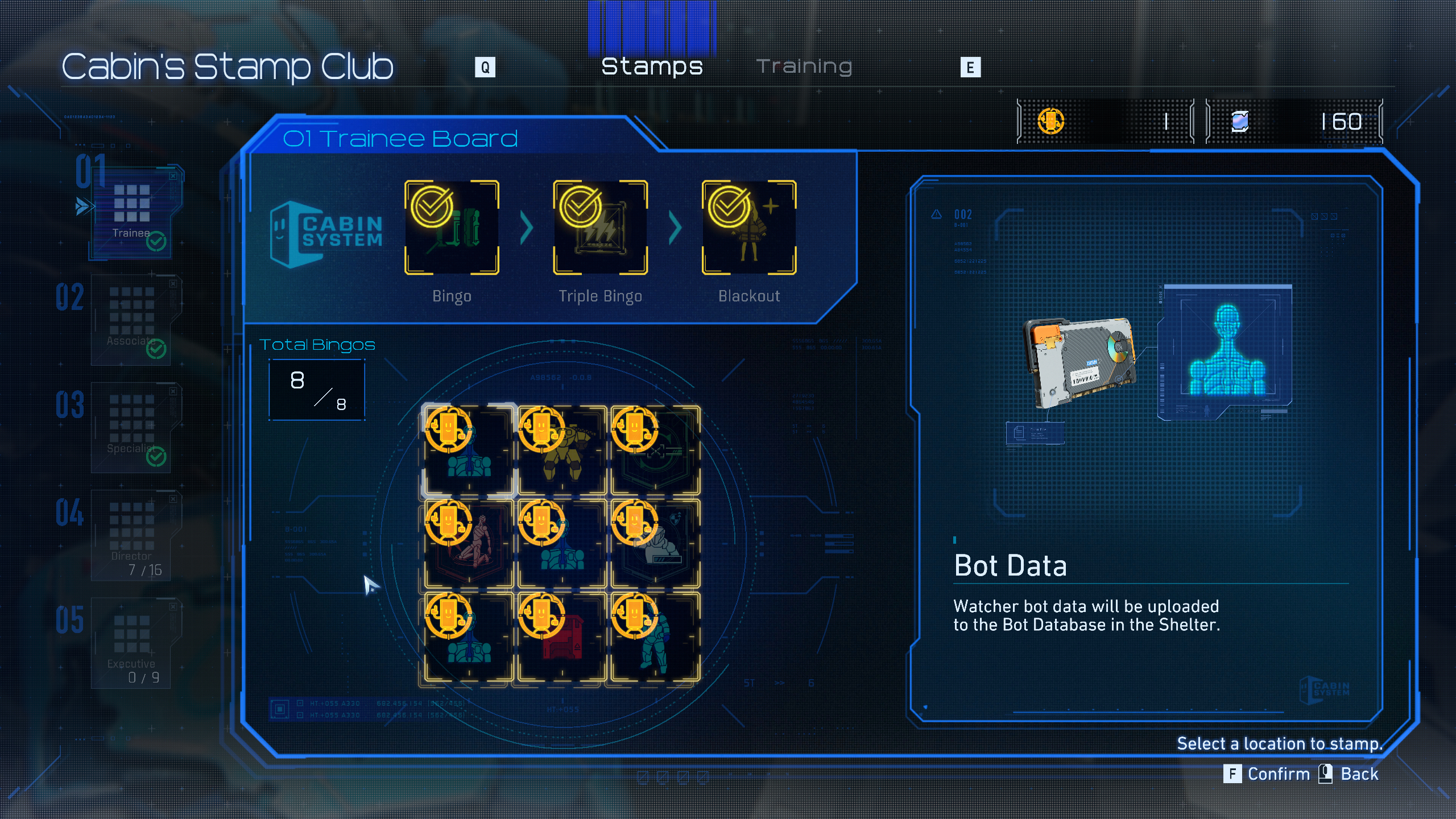
Task: Switch to the Training tab
Action: (x=804, y=67)
